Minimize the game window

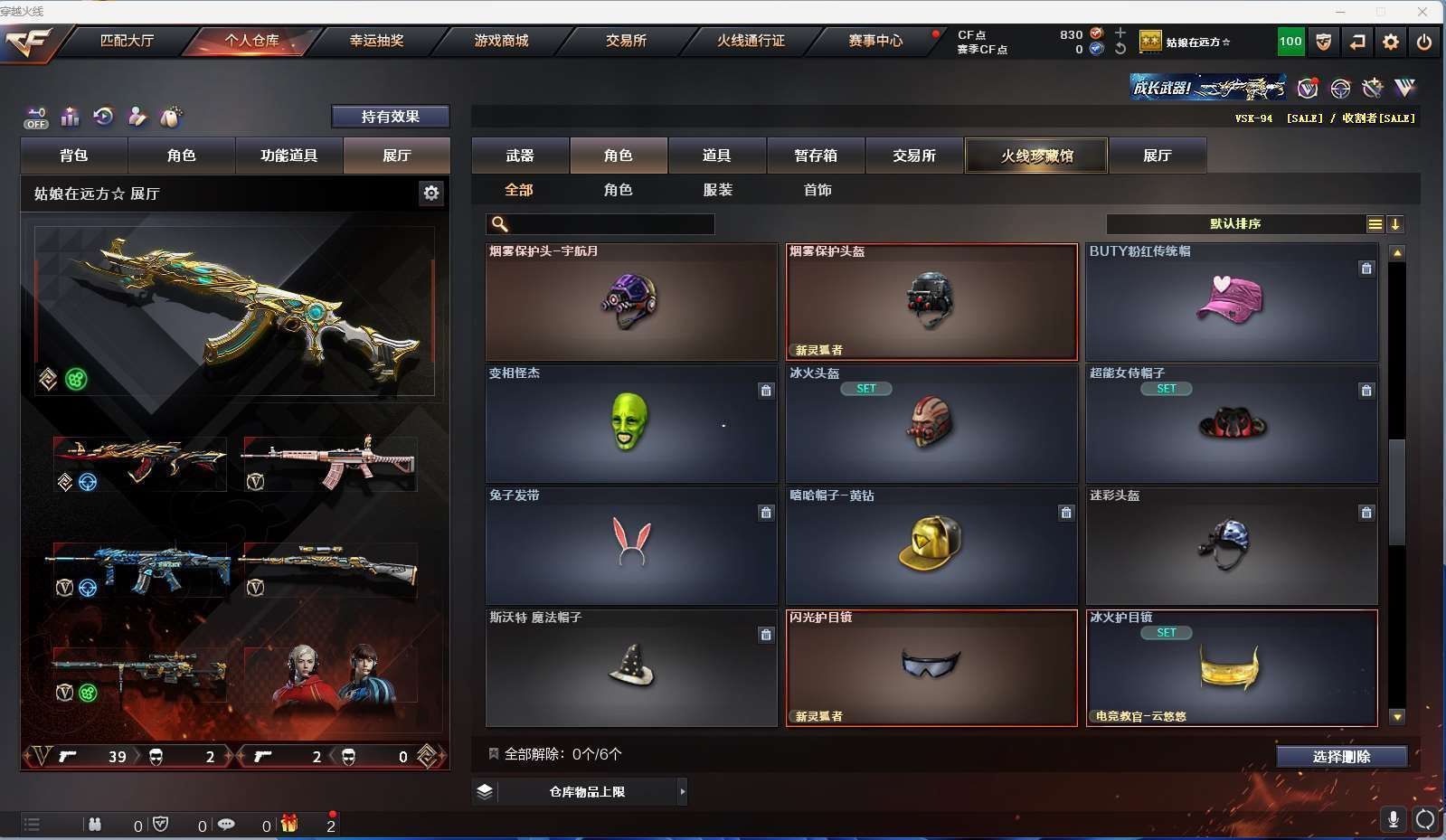(x=1340, y=12)
